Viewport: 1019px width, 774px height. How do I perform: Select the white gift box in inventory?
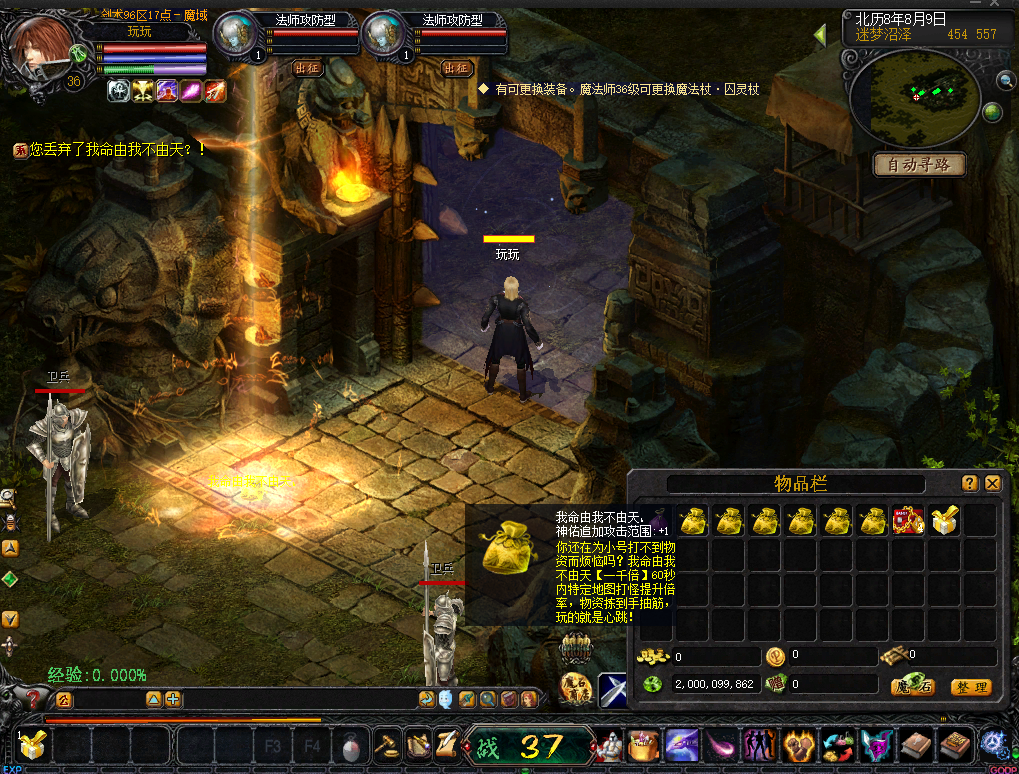pyautogui.click(x=944, y=520)
